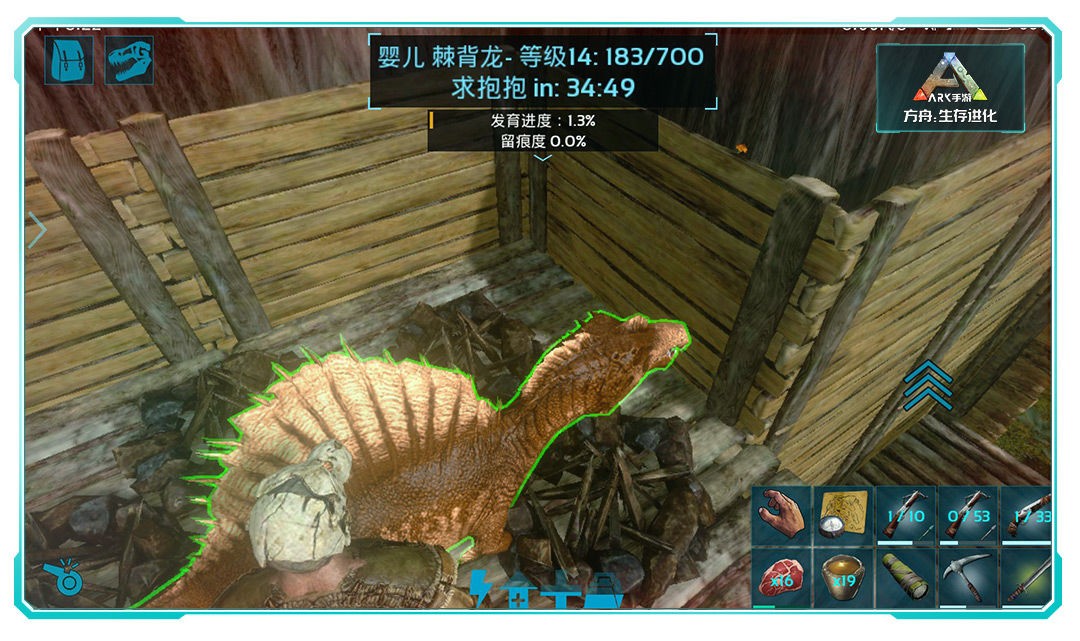
Task: Select the bare hand hotbar slot
Action: pyautogui.click(x=782, y=514)
